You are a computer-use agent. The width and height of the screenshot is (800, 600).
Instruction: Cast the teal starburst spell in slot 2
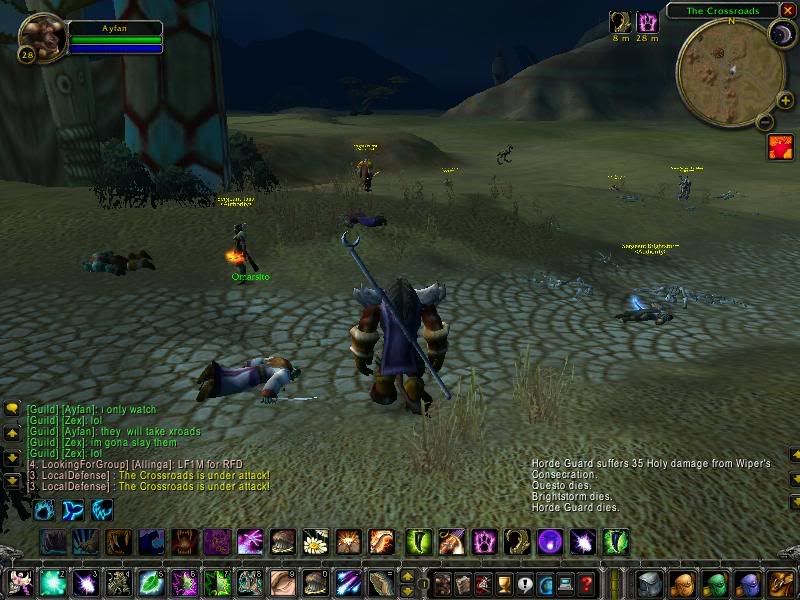(x=53, y=583)
